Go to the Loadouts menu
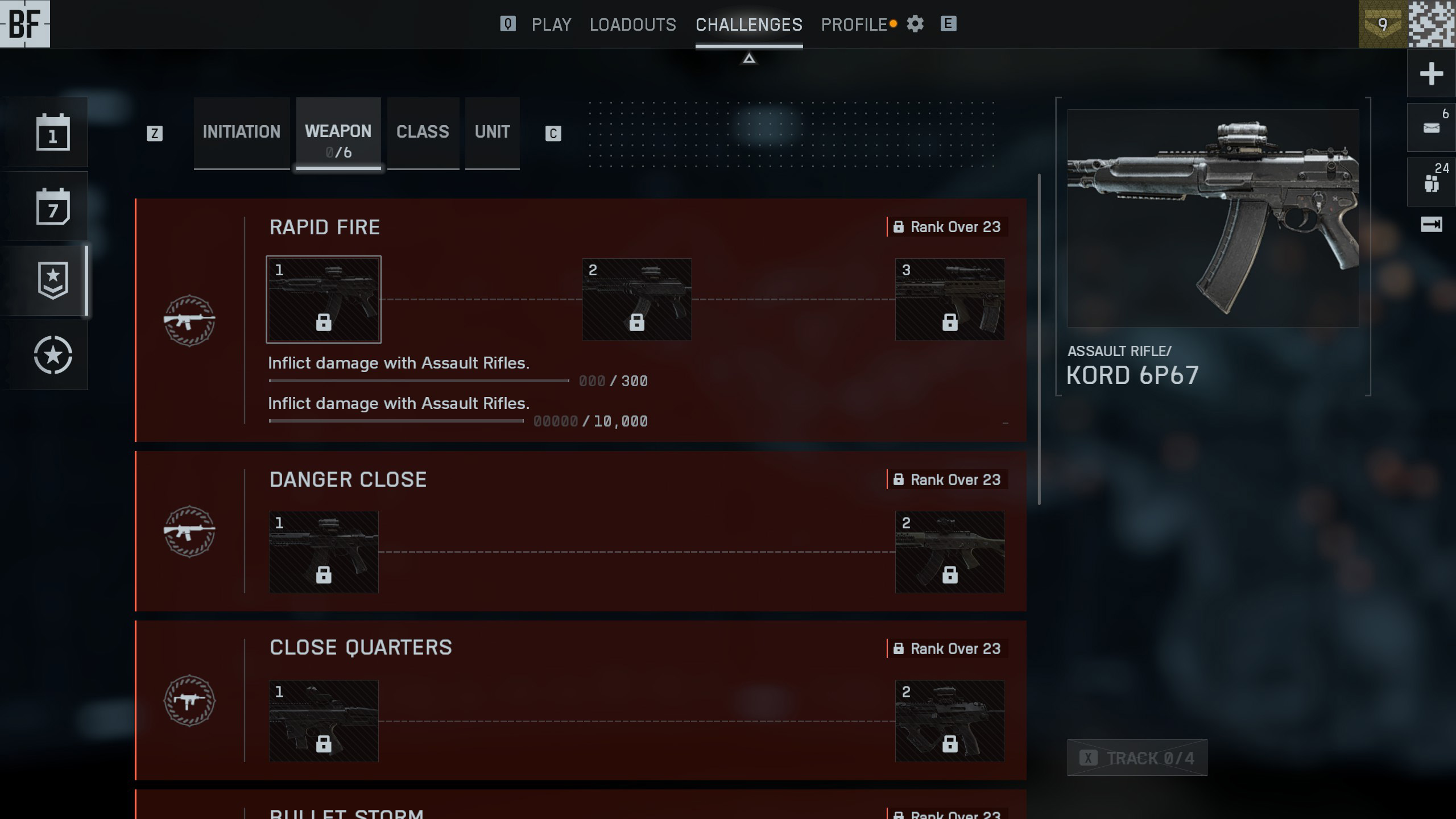The height and width of the screenshot is (819, 1456). 632,24
